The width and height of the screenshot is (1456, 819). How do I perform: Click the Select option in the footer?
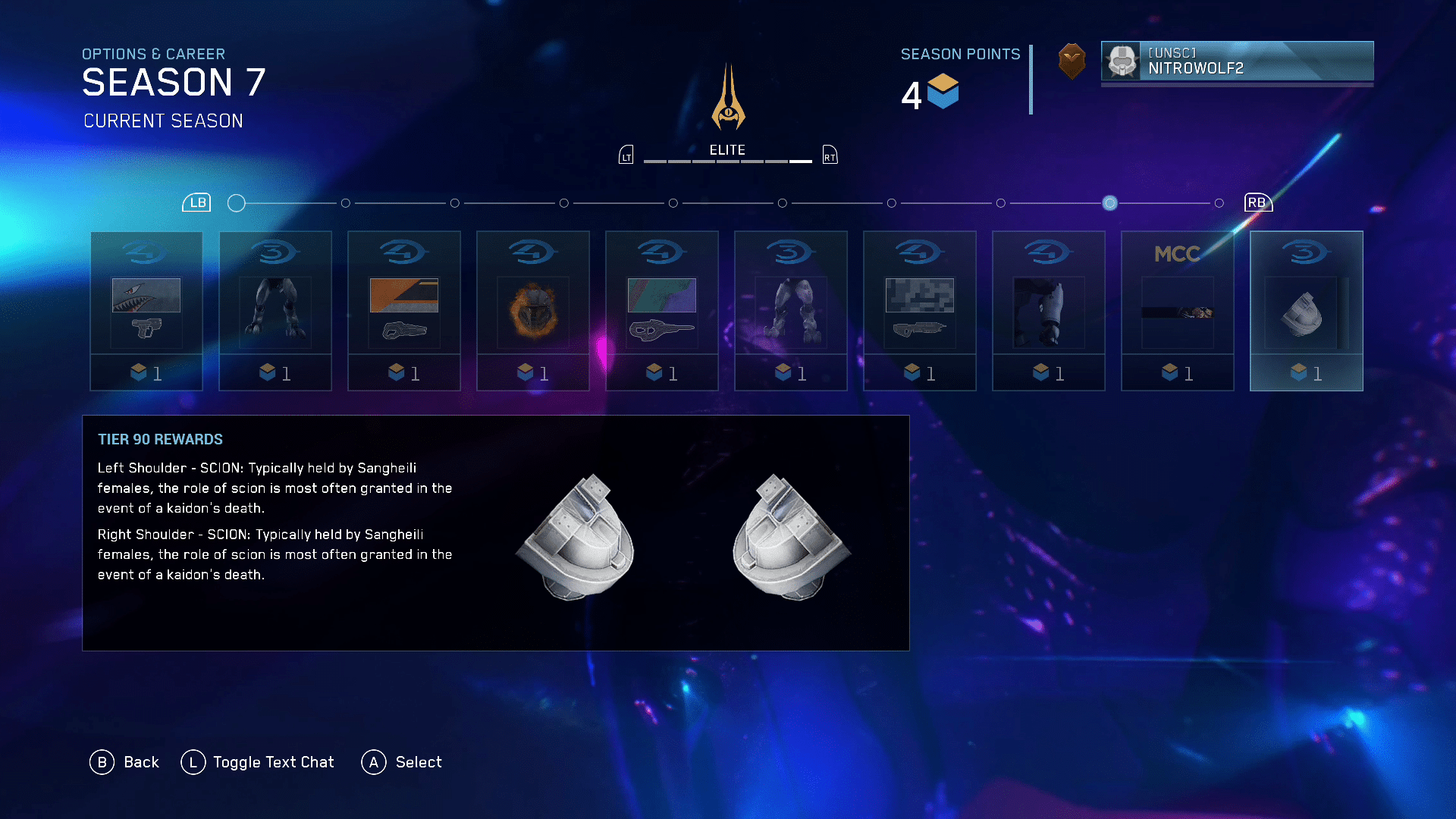click(402, 762)
